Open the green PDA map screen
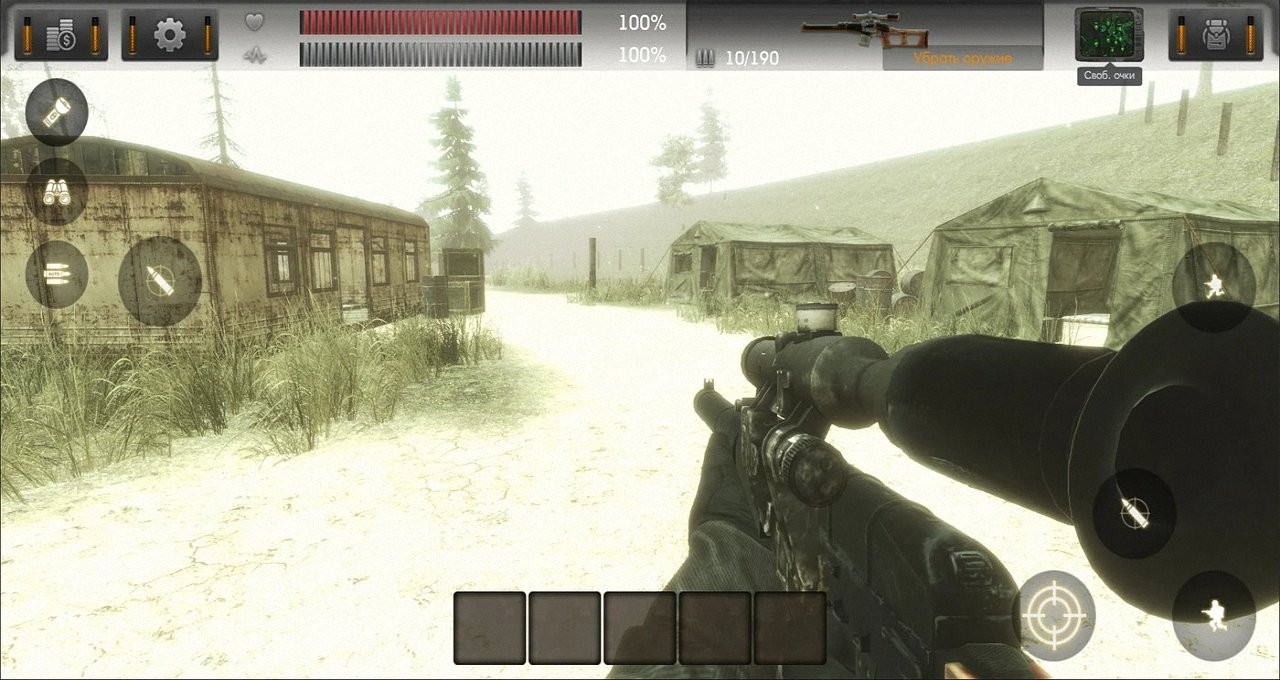Screen dimensions: 1280x680 [1109, 34]
